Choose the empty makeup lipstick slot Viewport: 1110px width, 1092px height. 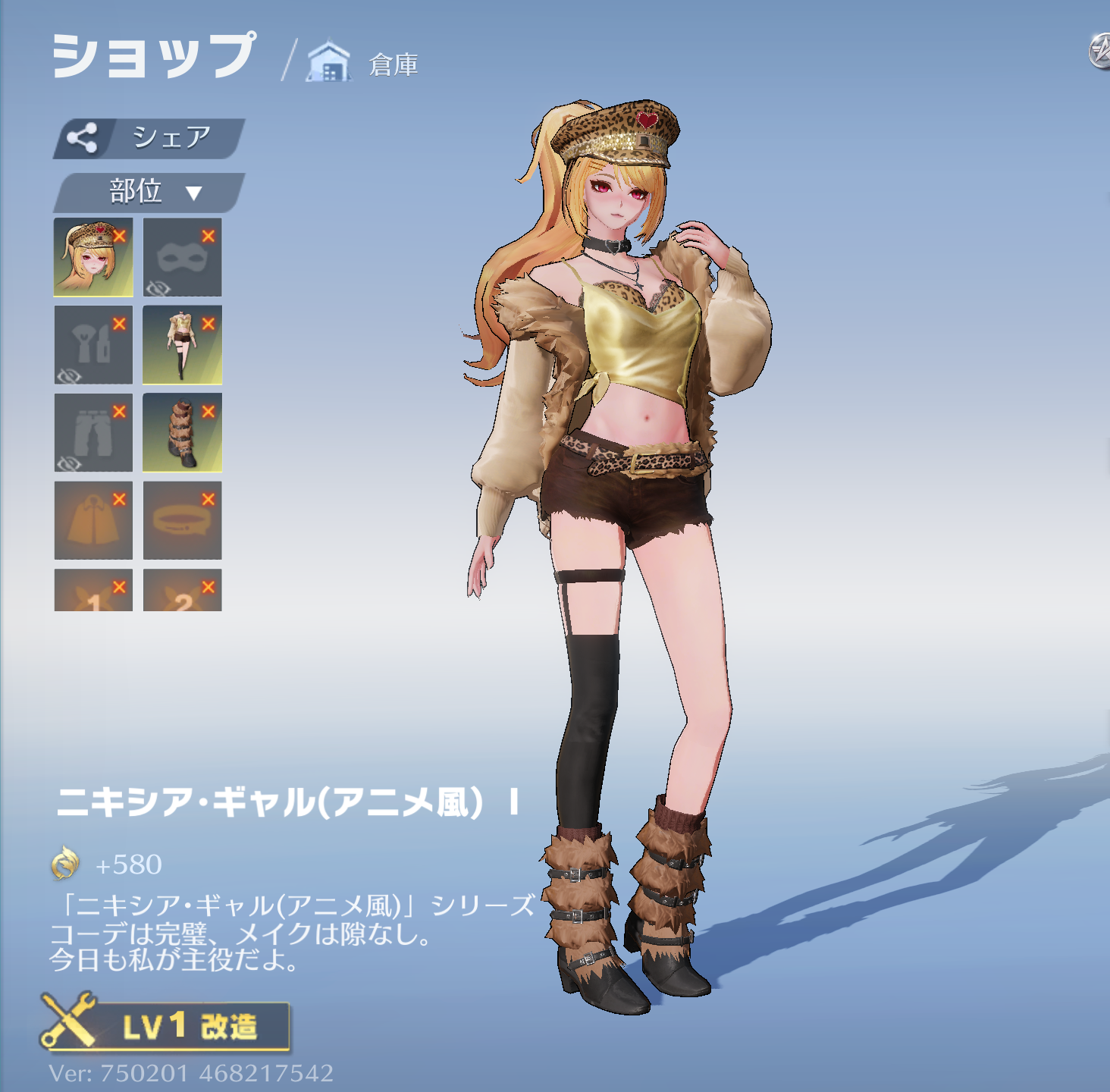pos(91,347)
